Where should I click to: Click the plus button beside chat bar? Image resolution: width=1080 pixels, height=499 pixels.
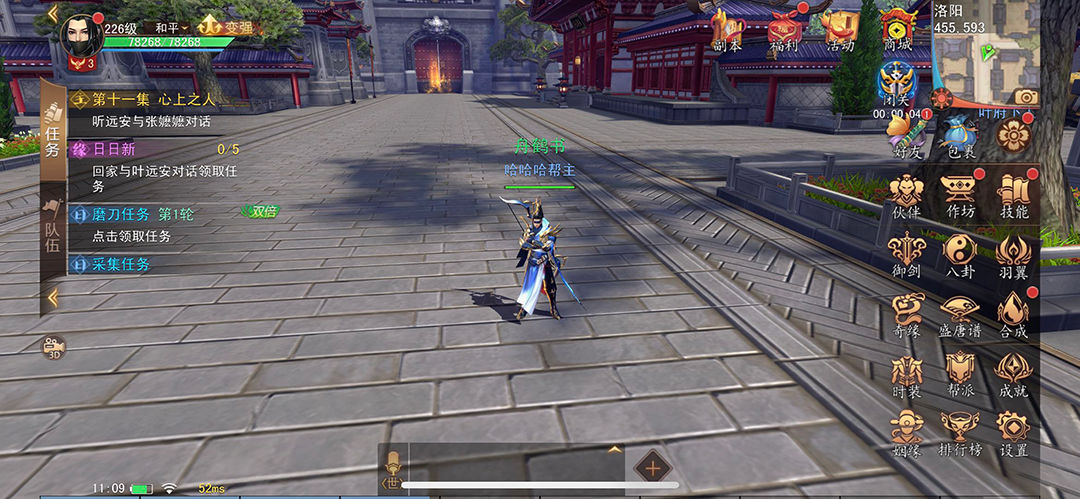click(652, 467)
